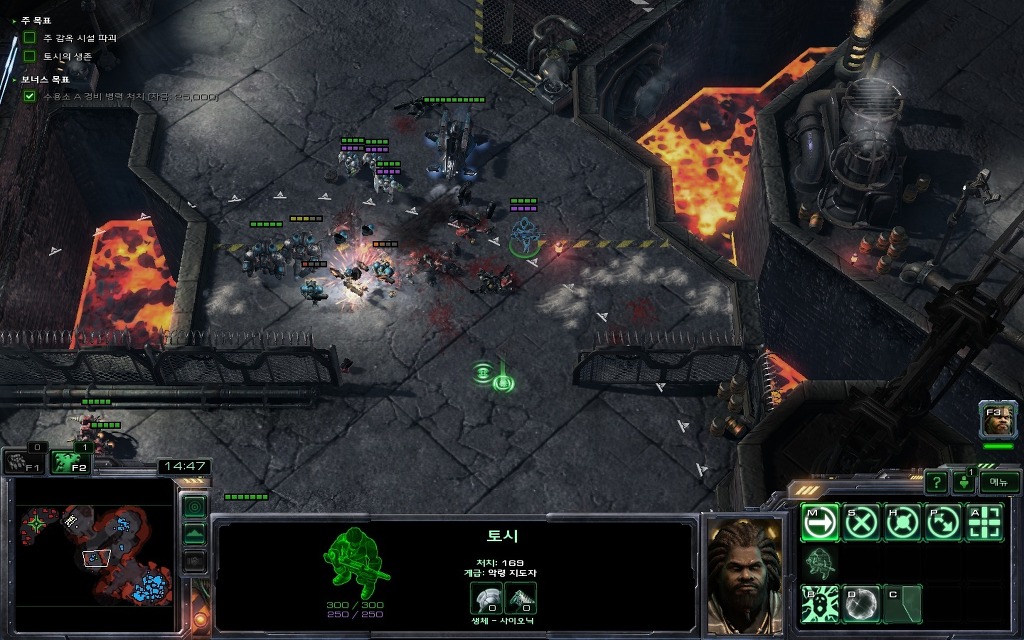Select the F2 army group button
Screen dimensions: 1024x640
click(x=70, y=461)
